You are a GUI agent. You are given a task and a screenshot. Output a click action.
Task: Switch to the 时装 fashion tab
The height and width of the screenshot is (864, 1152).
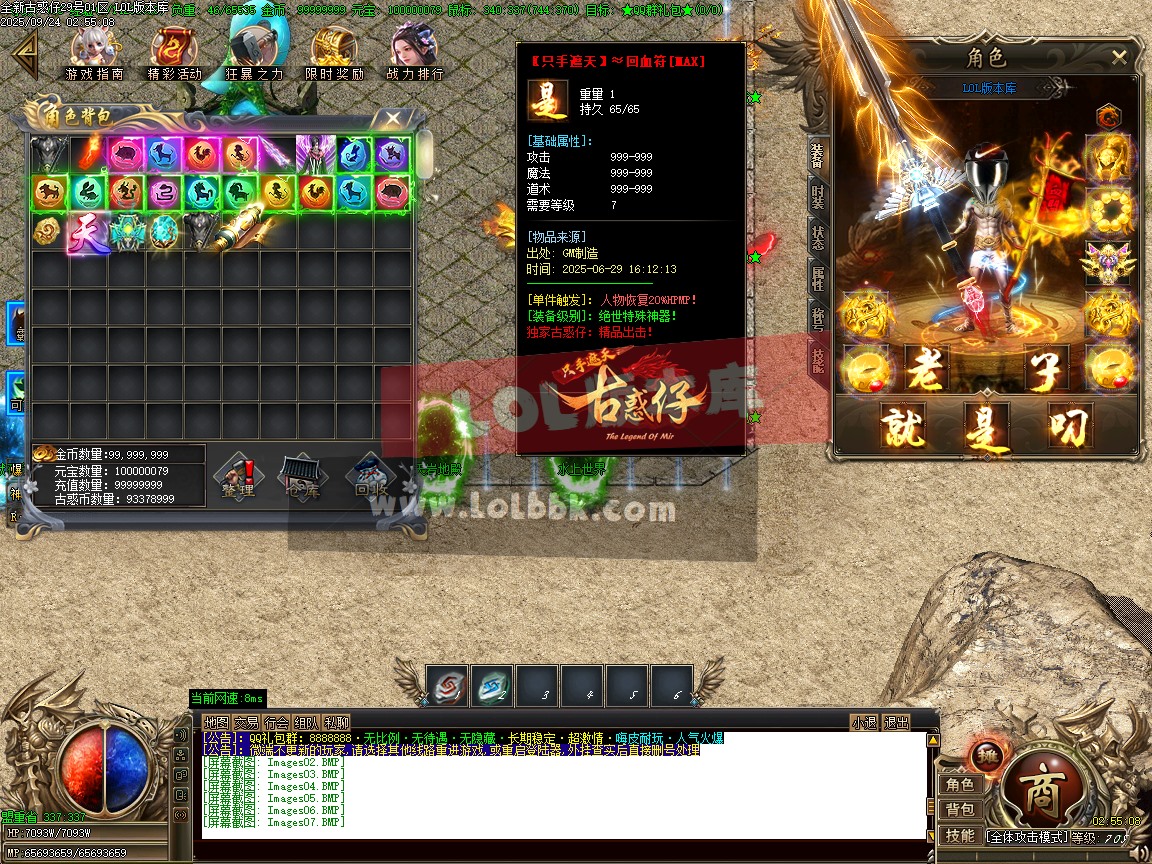818,197
